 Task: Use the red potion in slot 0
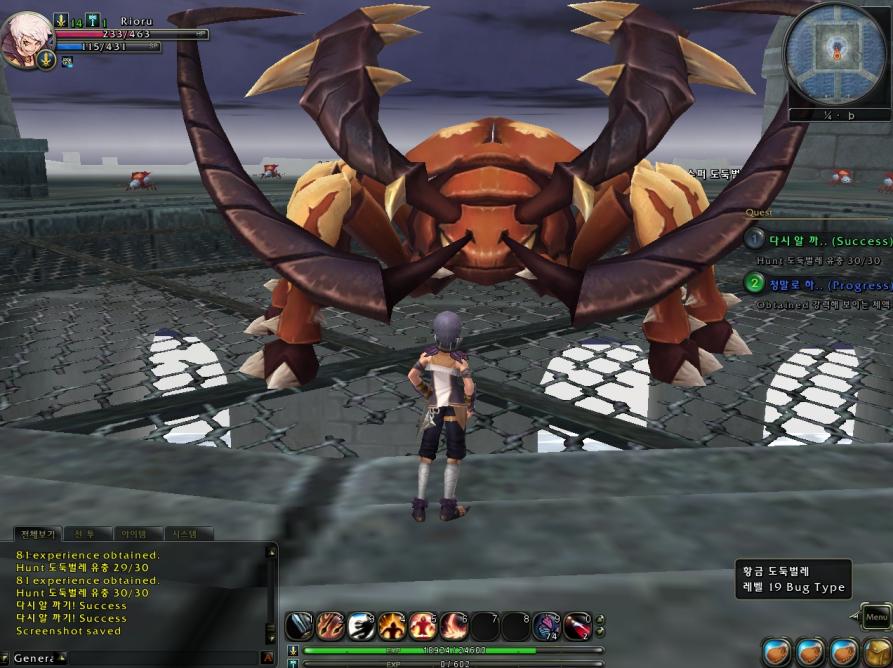(x=577, y=627)
